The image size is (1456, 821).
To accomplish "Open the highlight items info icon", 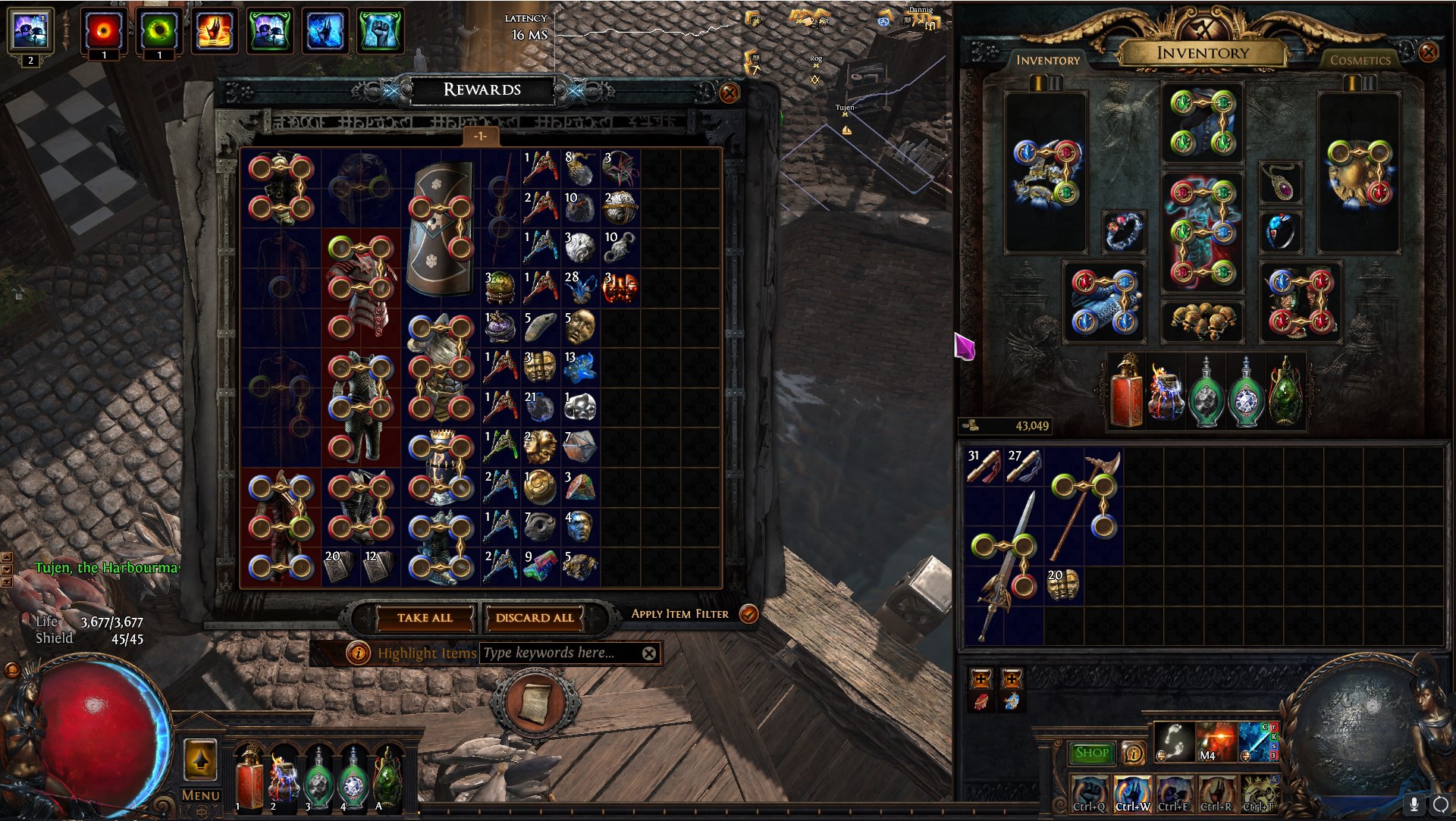I will (x=358, y=653).
